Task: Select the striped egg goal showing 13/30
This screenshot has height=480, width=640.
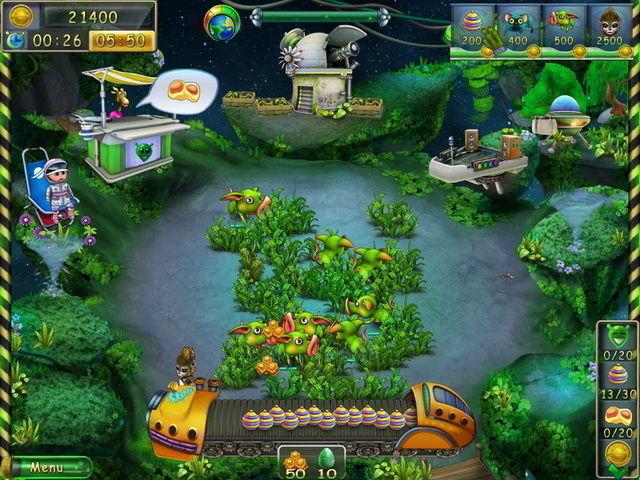Action: [x=617, y=377]
